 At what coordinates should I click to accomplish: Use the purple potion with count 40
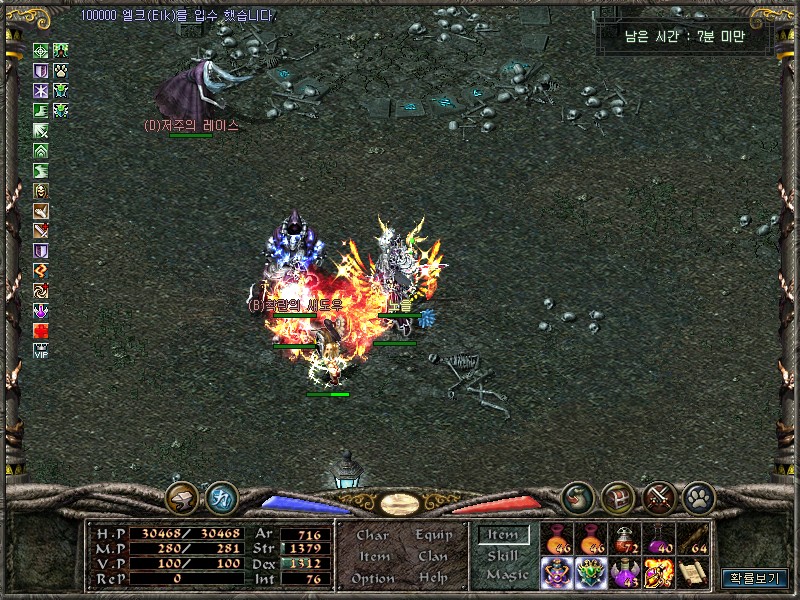[x=659, y=539]
